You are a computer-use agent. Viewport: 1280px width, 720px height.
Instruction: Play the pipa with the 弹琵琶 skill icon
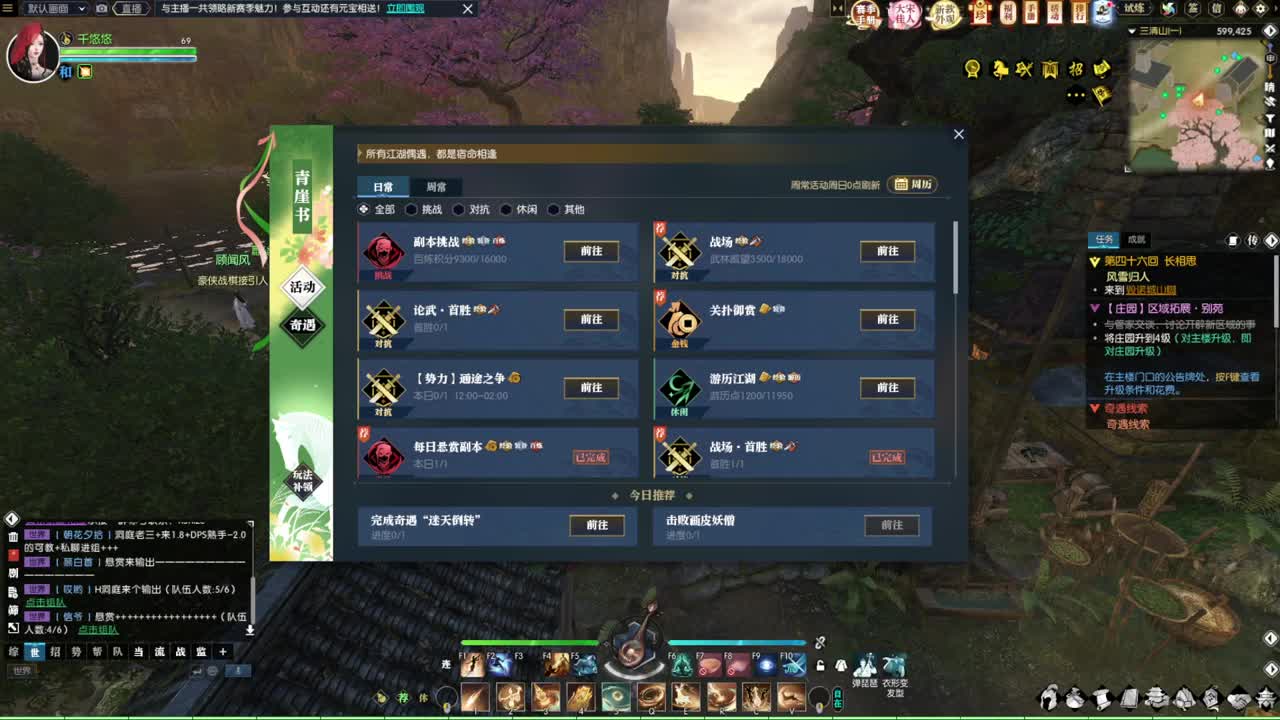(865, 663)
